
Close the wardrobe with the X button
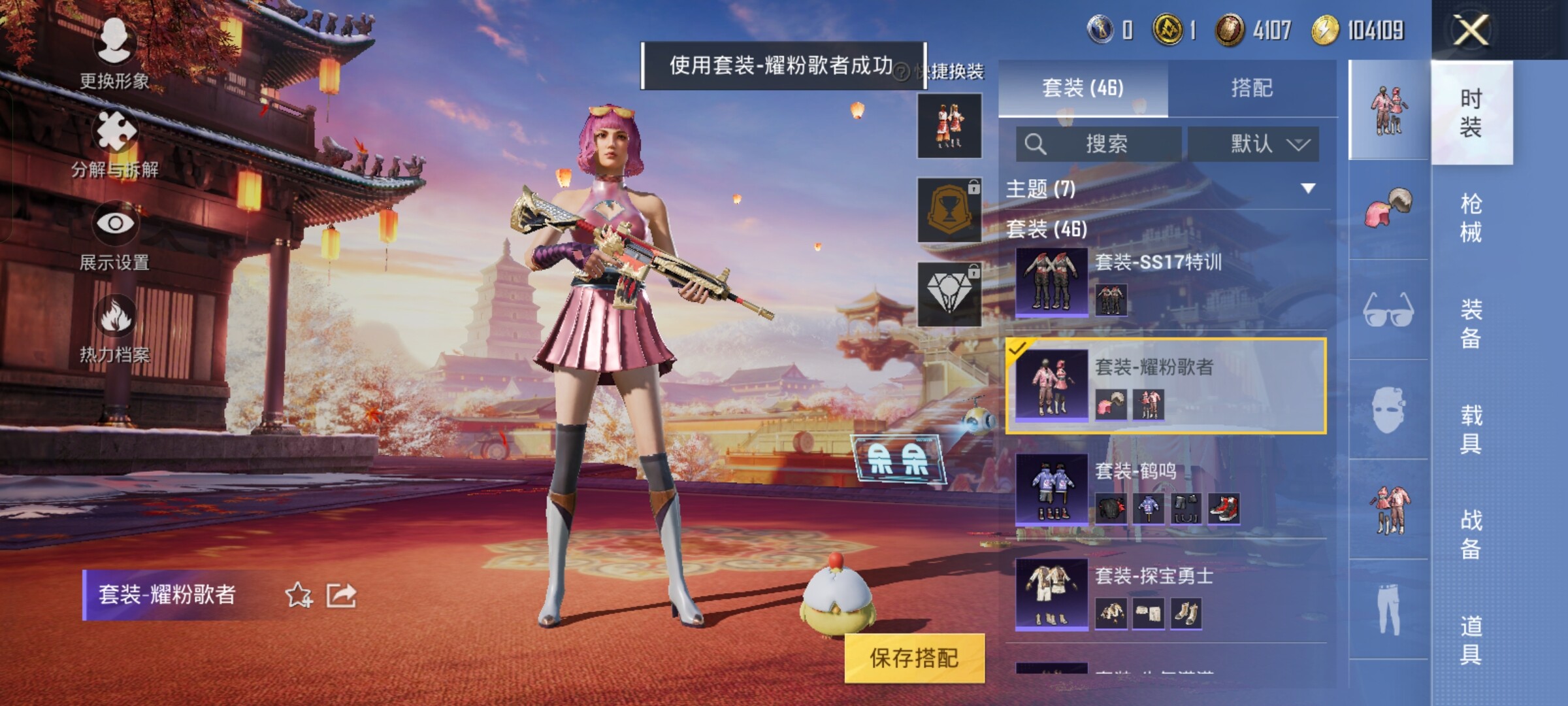[x=1471, y=30]
